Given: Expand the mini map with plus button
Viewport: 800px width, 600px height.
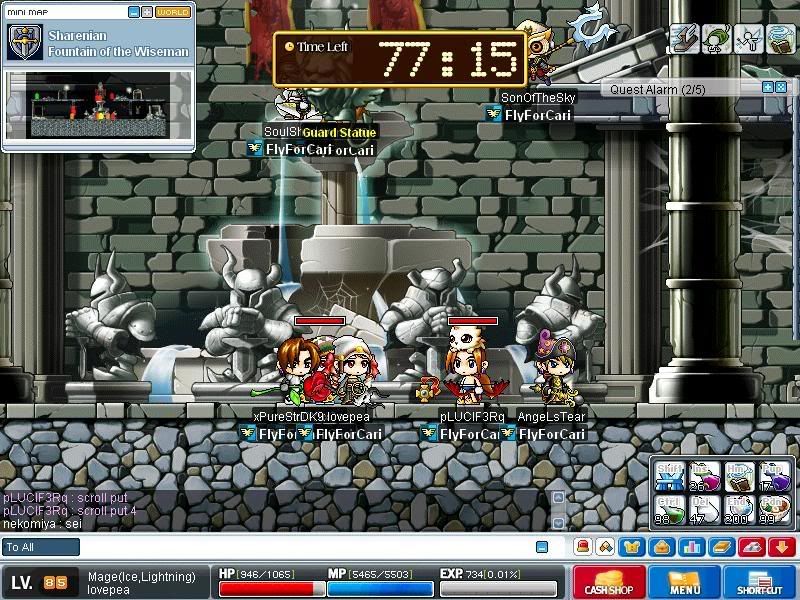Looking at the screenshot, I should click(147, 12).
